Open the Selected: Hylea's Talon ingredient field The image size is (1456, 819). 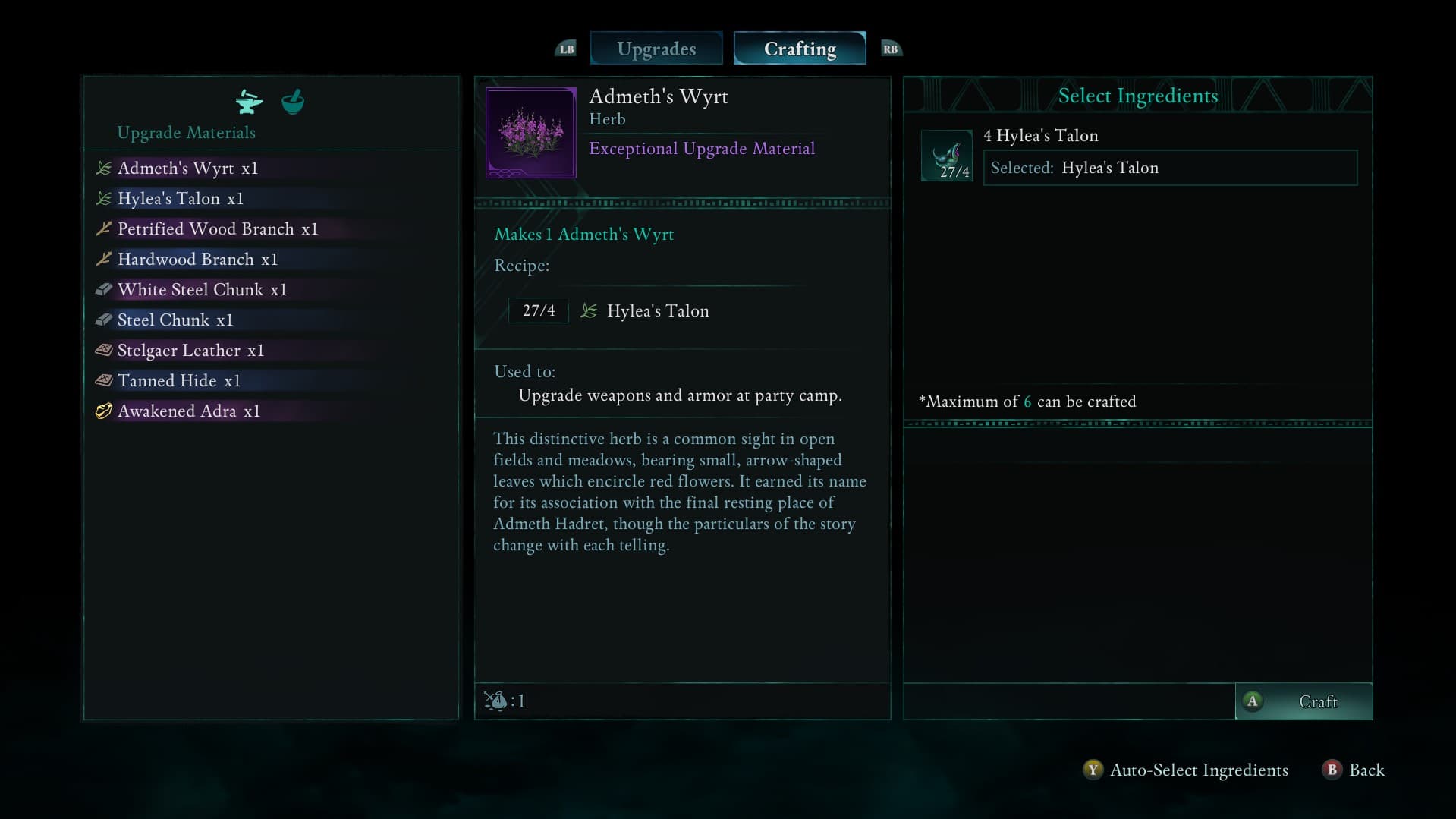click(1170, 167)
